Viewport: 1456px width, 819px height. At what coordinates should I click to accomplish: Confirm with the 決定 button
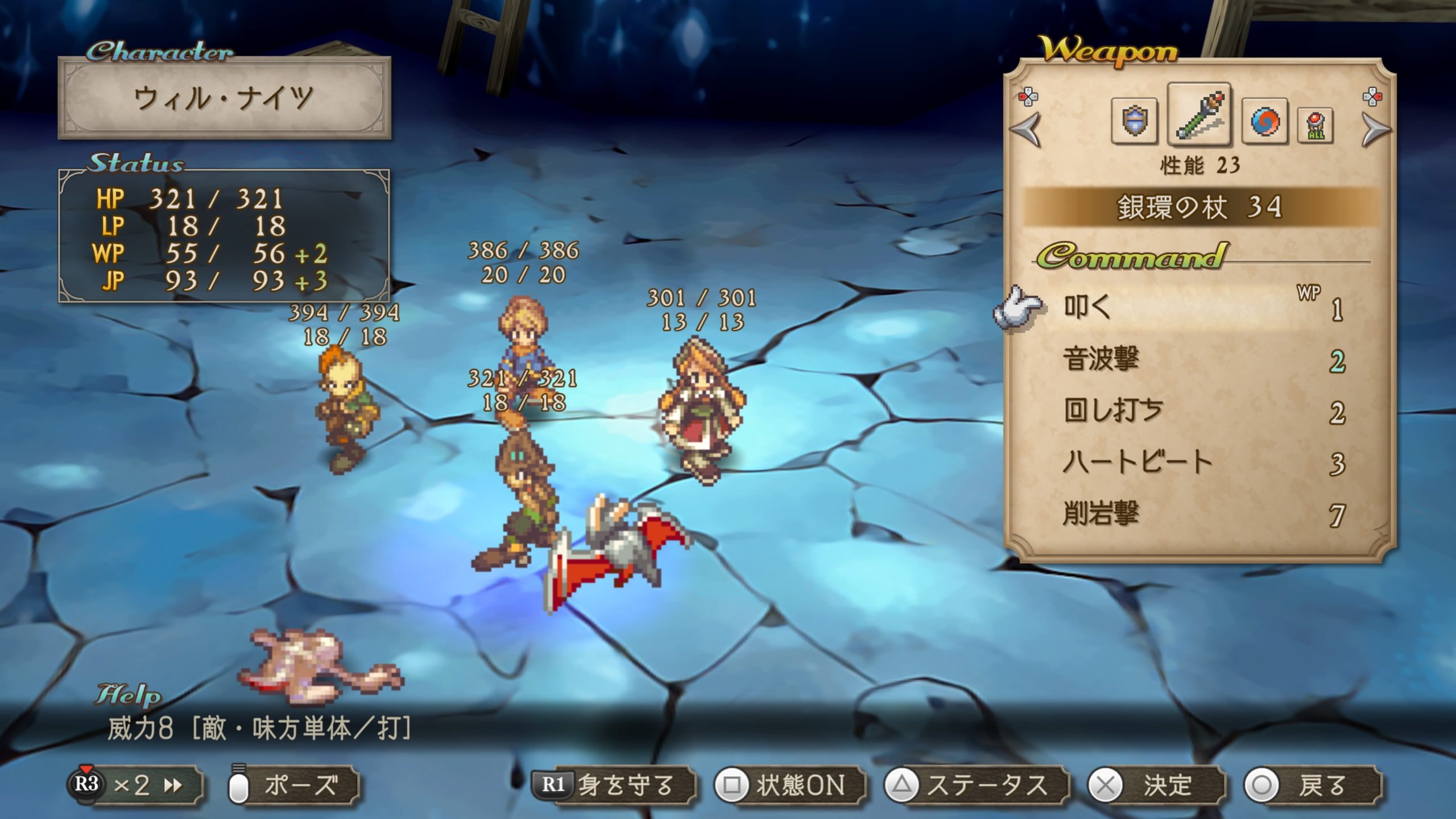pyautogui.click(x=1155, y=786)
